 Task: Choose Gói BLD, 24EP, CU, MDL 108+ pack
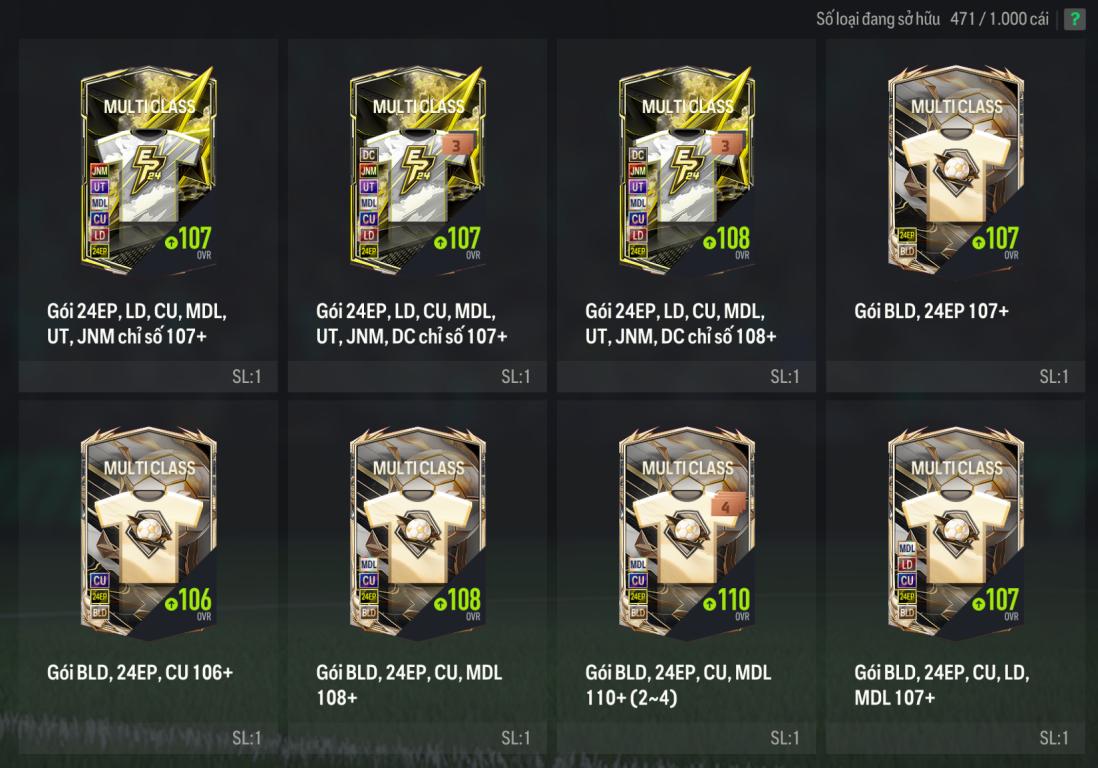tap(417, 532)
